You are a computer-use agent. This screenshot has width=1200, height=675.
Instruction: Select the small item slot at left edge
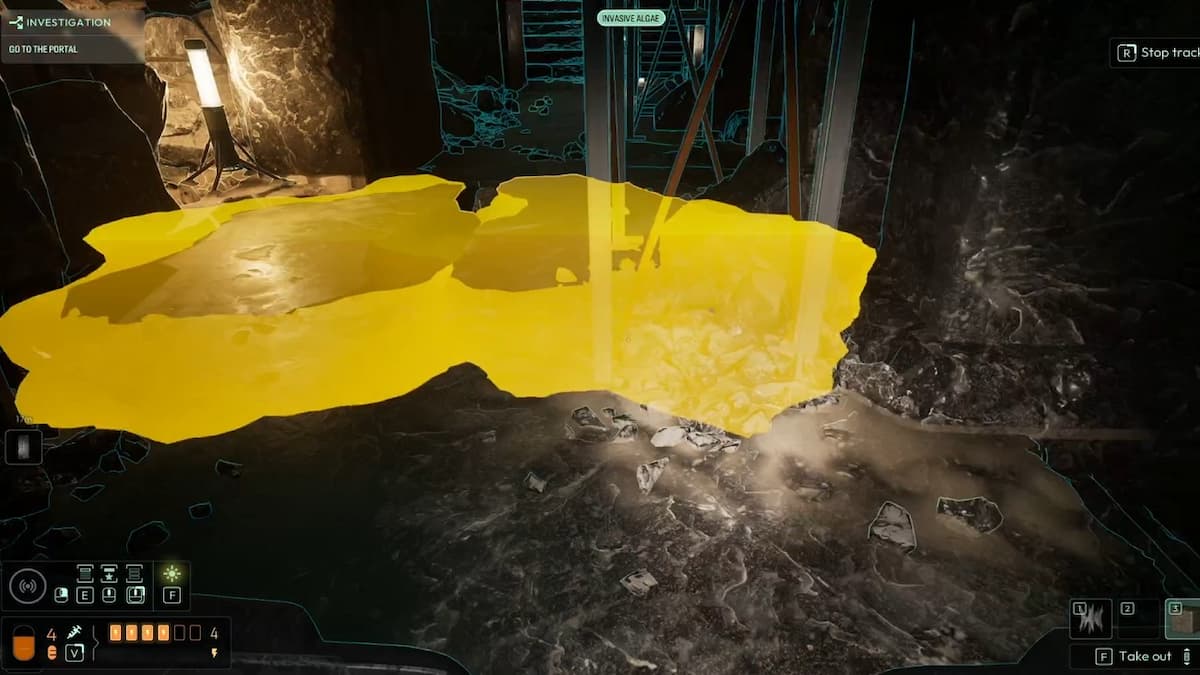[x=23, y=446]
